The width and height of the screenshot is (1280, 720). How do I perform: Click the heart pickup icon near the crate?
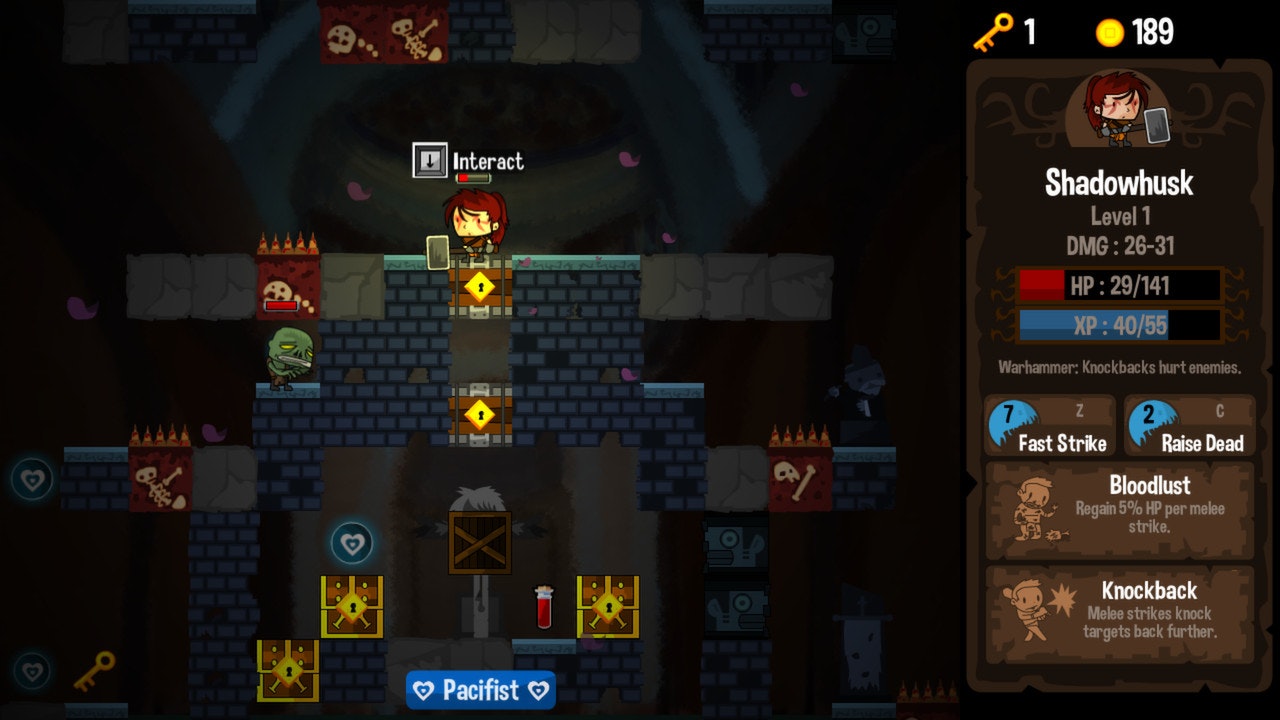click(351, 545)
